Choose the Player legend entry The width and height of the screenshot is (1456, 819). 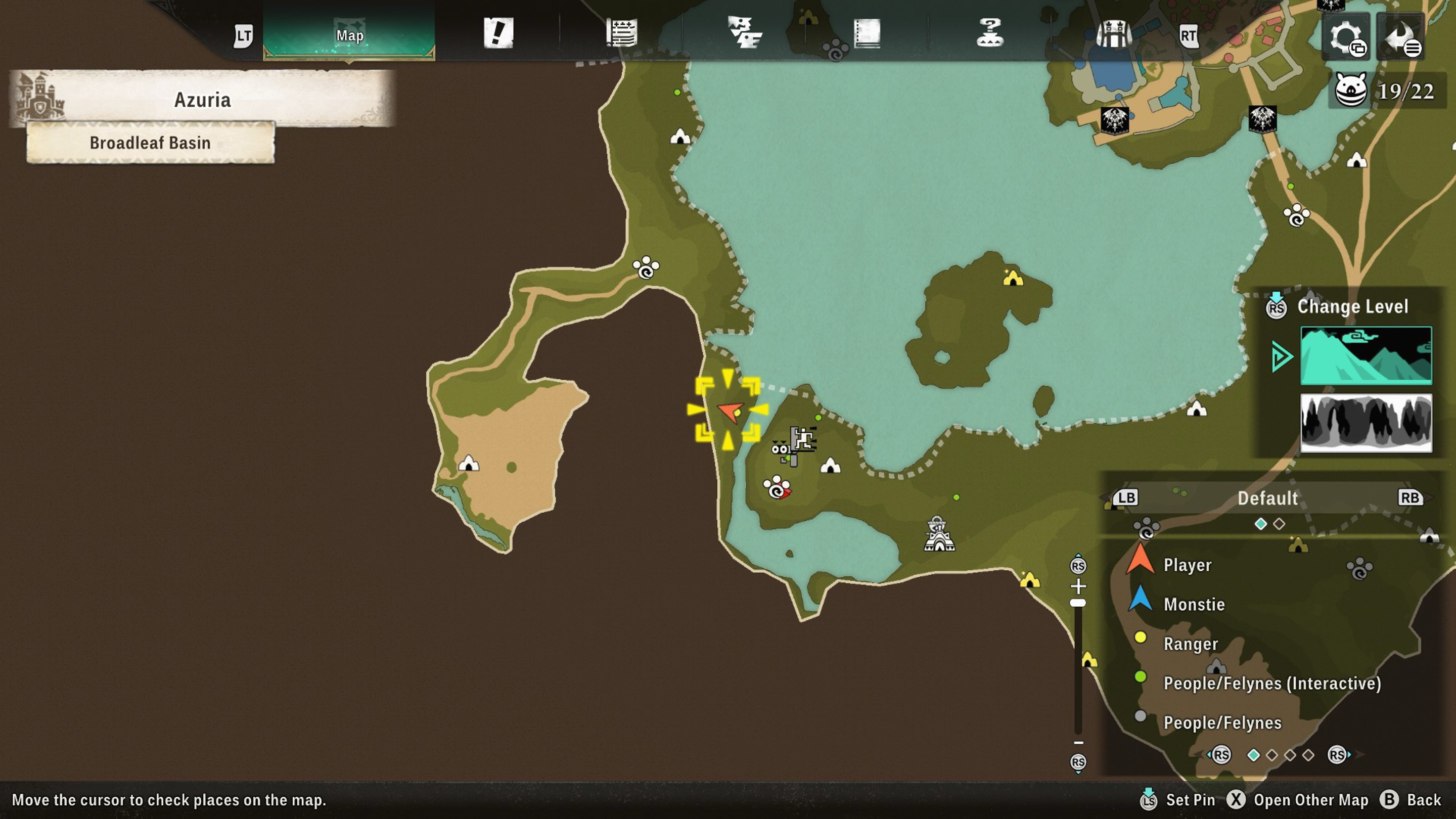tap(1187, 565)
